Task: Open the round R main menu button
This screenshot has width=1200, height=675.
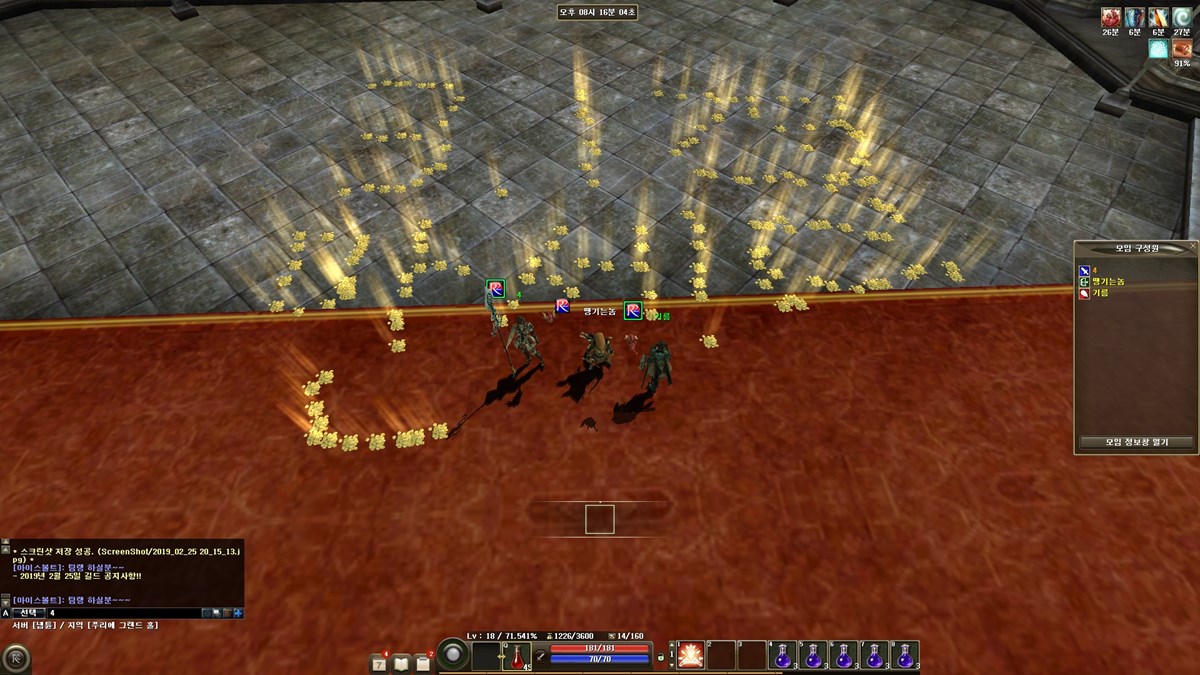Action: click(15, 659)
